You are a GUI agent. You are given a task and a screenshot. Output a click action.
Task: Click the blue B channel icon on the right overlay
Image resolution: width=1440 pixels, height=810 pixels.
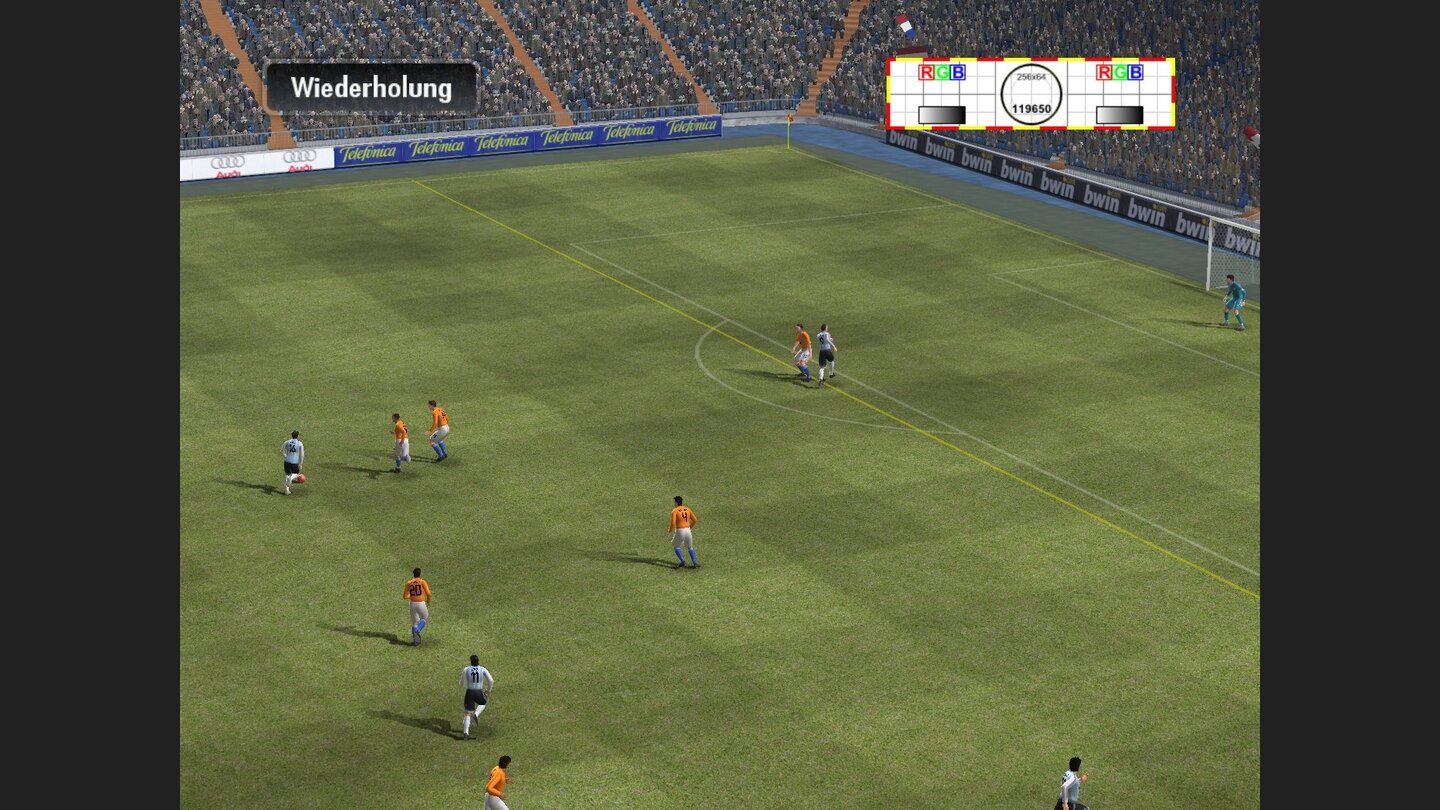pyautogui.click(x=1136, y=72)
